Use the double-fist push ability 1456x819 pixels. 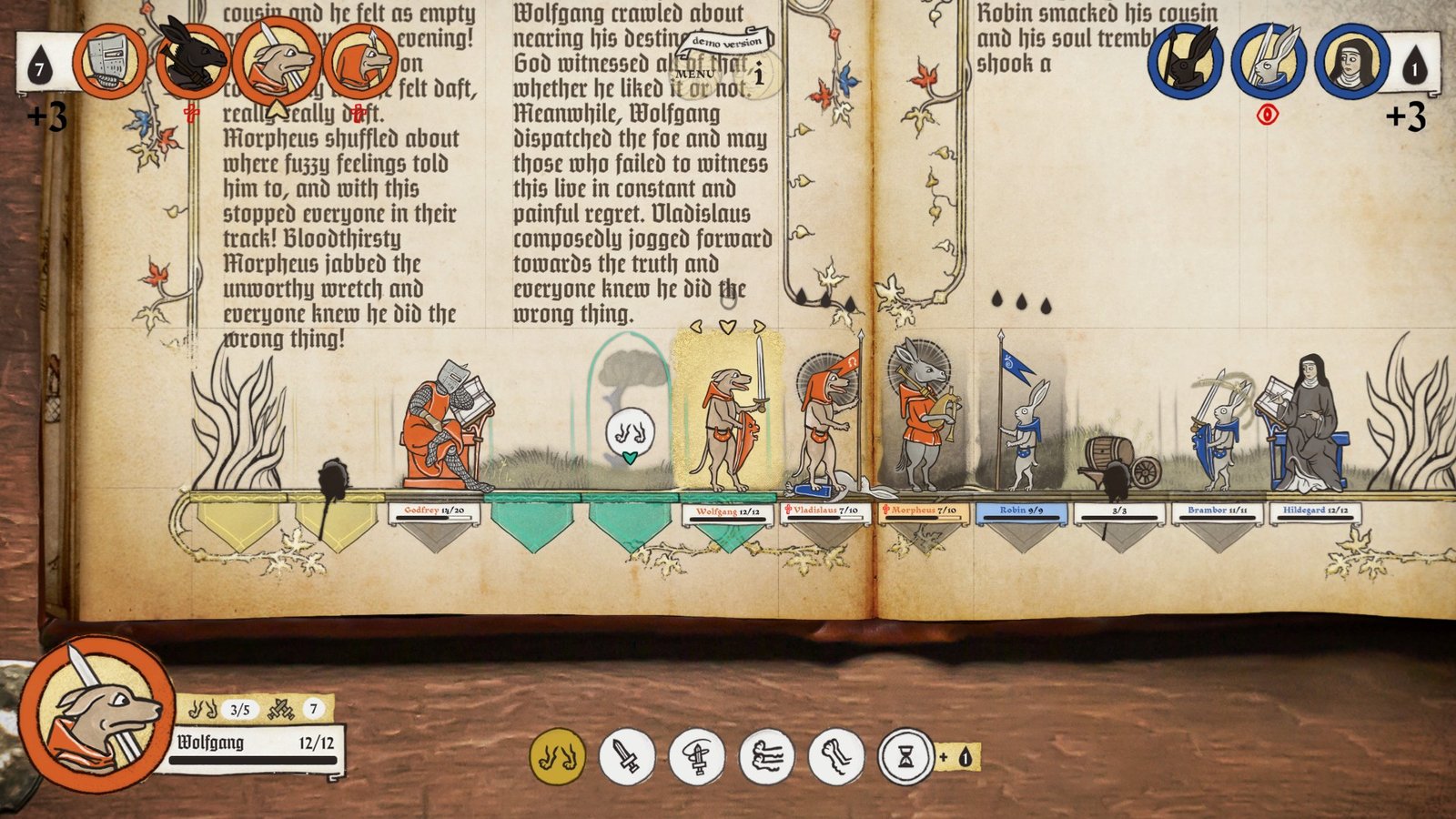[x=766, y=756]
